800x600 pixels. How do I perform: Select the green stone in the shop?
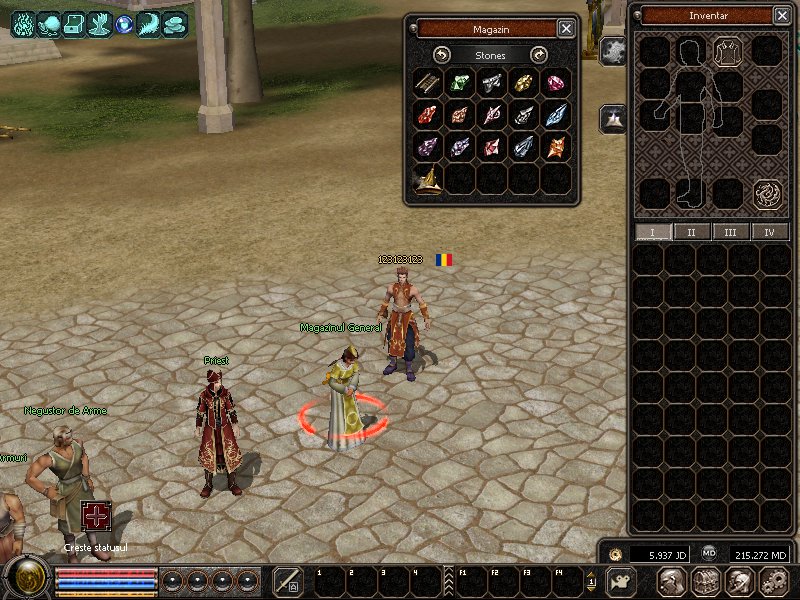(460, 83)
